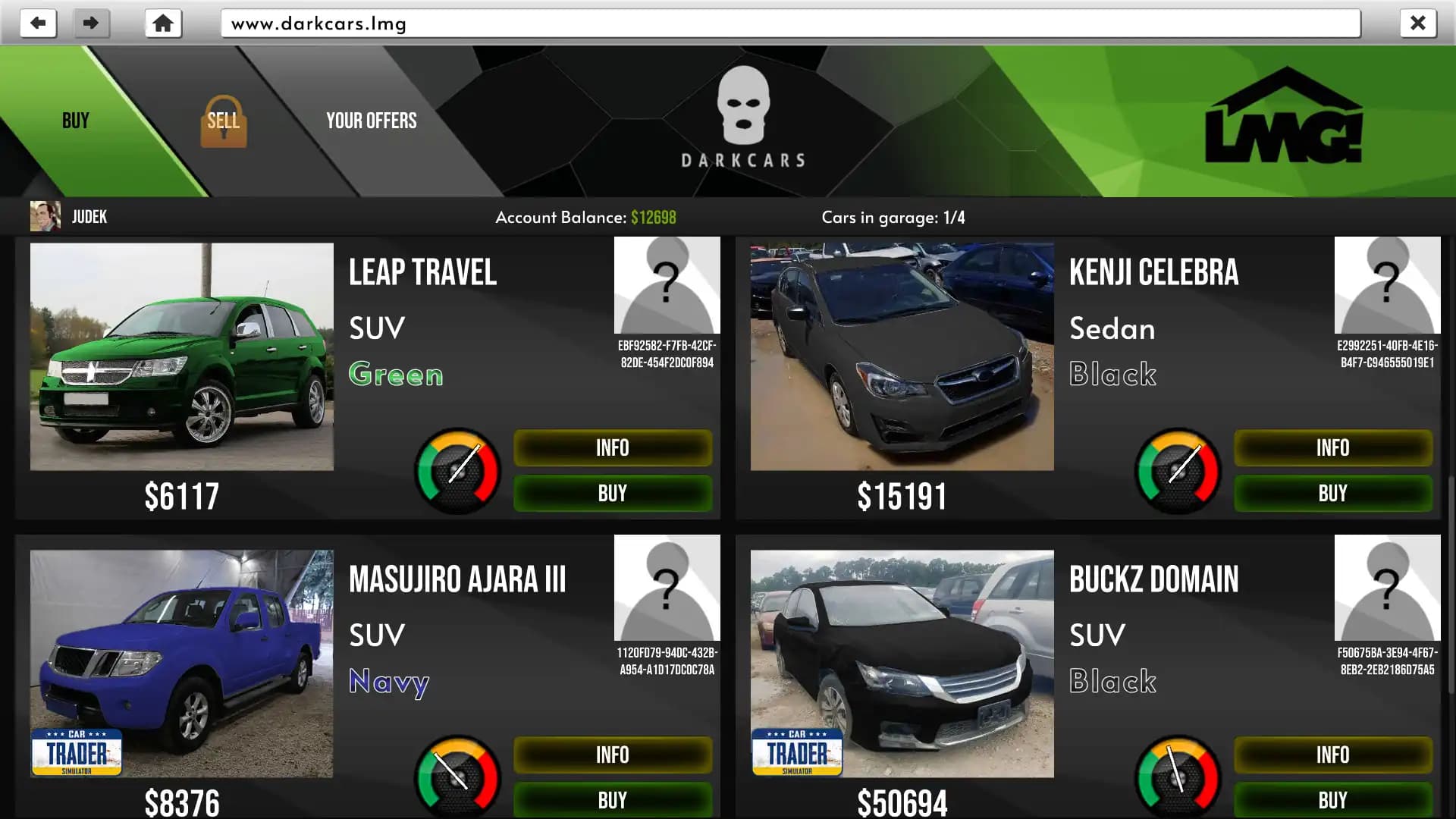Click Leap Travel's seller avatar icon

coord(667,284)
